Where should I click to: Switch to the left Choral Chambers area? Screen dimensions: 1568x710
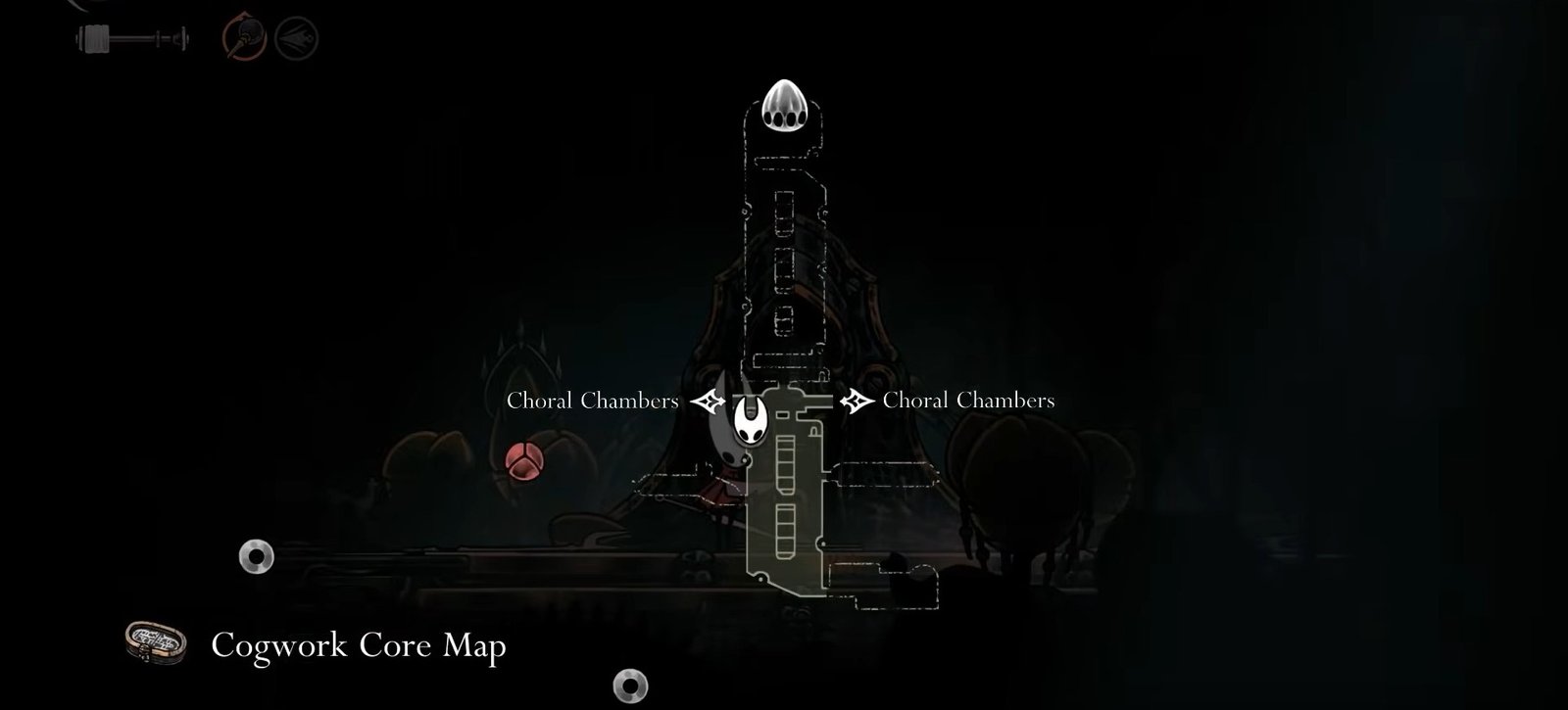tap(592, 400)
